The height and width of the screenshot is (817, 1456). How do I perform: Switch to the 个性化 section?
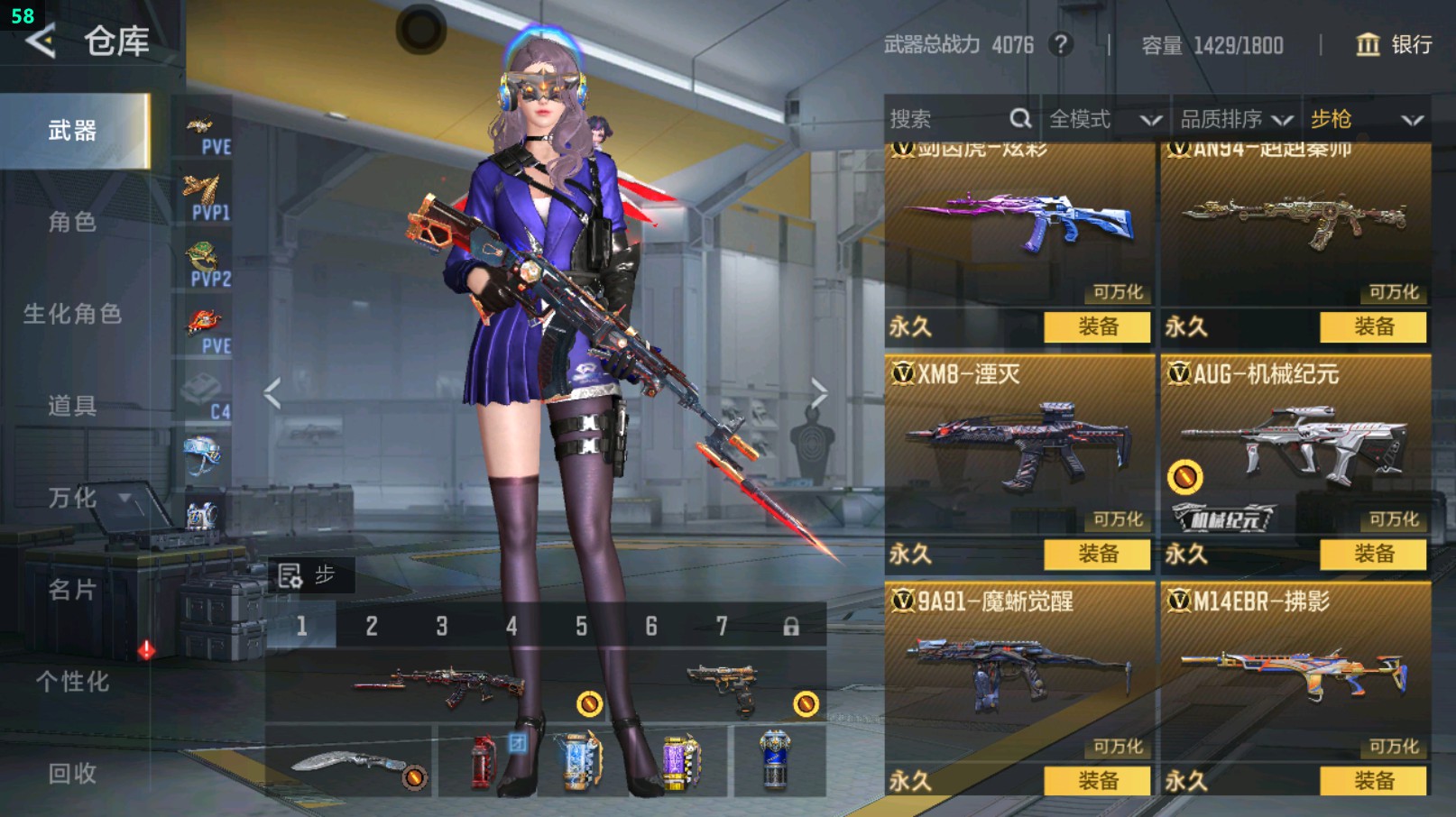tap(72, 682)
